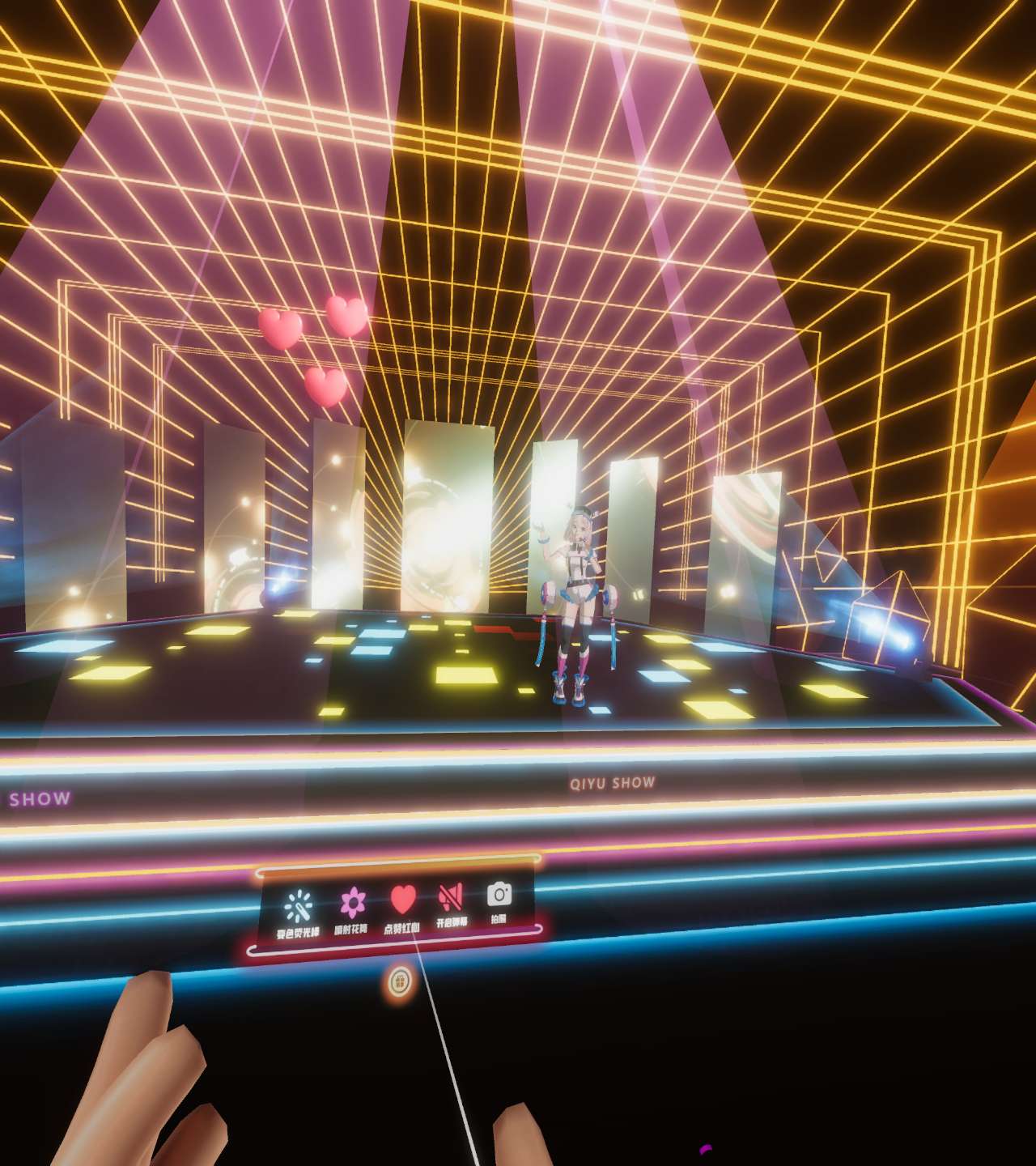Send a like by pressing the heart button
This screenshot has width=1036, height=1166.
point(401,897)
